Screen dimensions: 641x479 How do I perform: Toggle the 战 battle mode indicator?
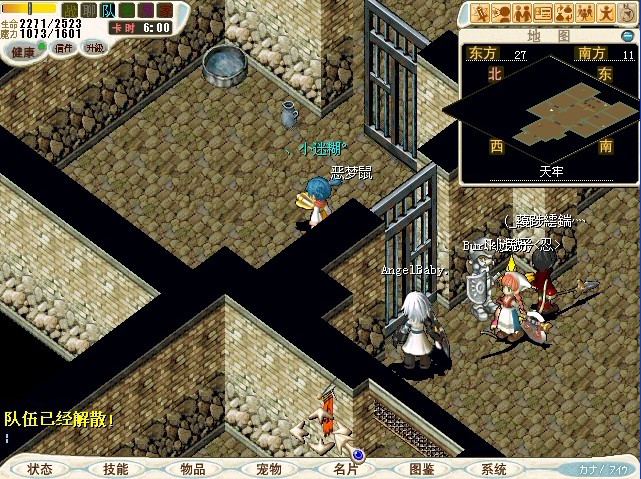69,10
